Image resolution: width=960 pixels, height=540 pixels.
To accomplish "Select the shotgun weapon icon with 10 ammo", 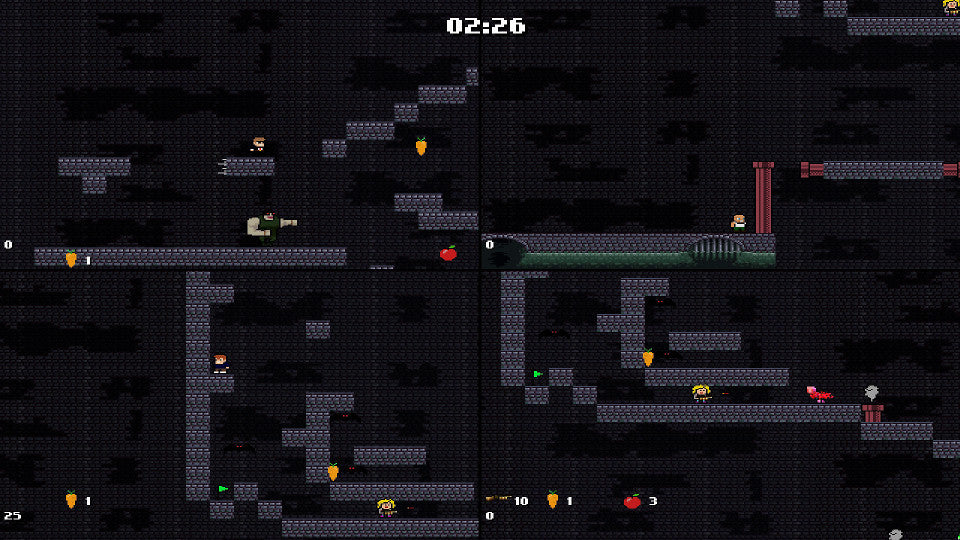I will click(x=497, y=499).
